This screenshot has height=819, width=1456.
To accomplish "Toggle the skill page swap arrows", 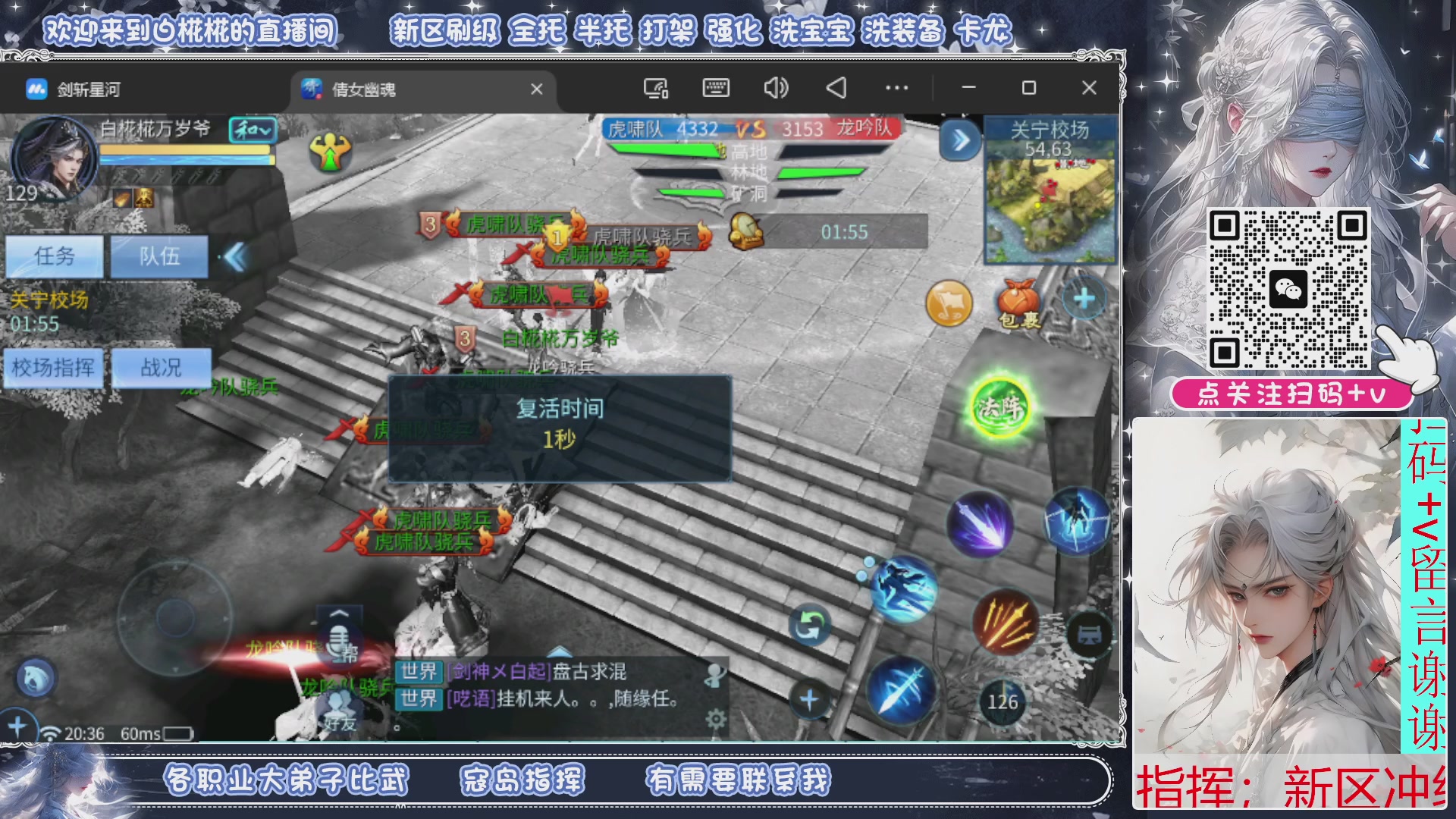I will [x=811, y=623].
